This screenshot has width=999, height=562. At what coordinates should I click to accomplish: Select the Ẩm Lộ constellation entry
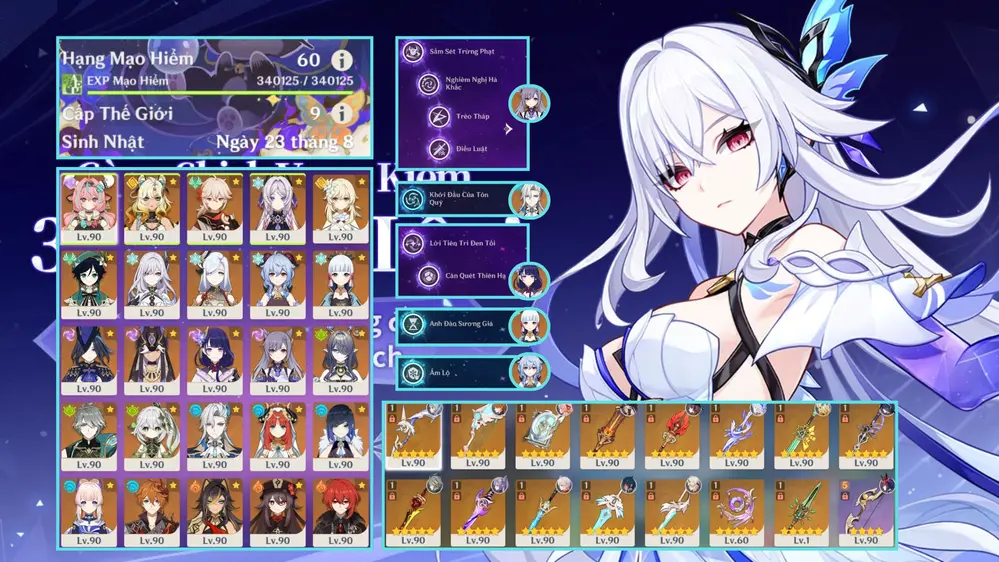(x=462, y=373)
